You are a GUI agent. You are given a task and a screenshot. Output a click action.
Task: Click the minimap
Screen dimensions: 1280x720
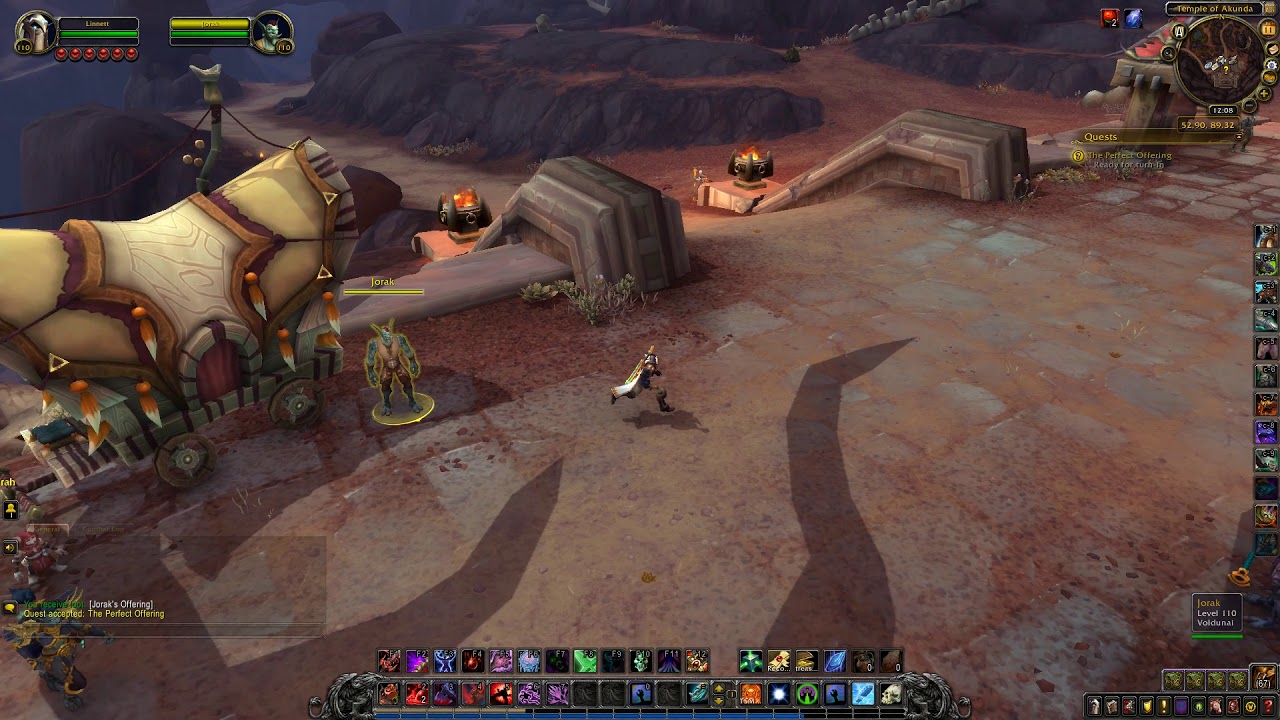(1220, 62)
